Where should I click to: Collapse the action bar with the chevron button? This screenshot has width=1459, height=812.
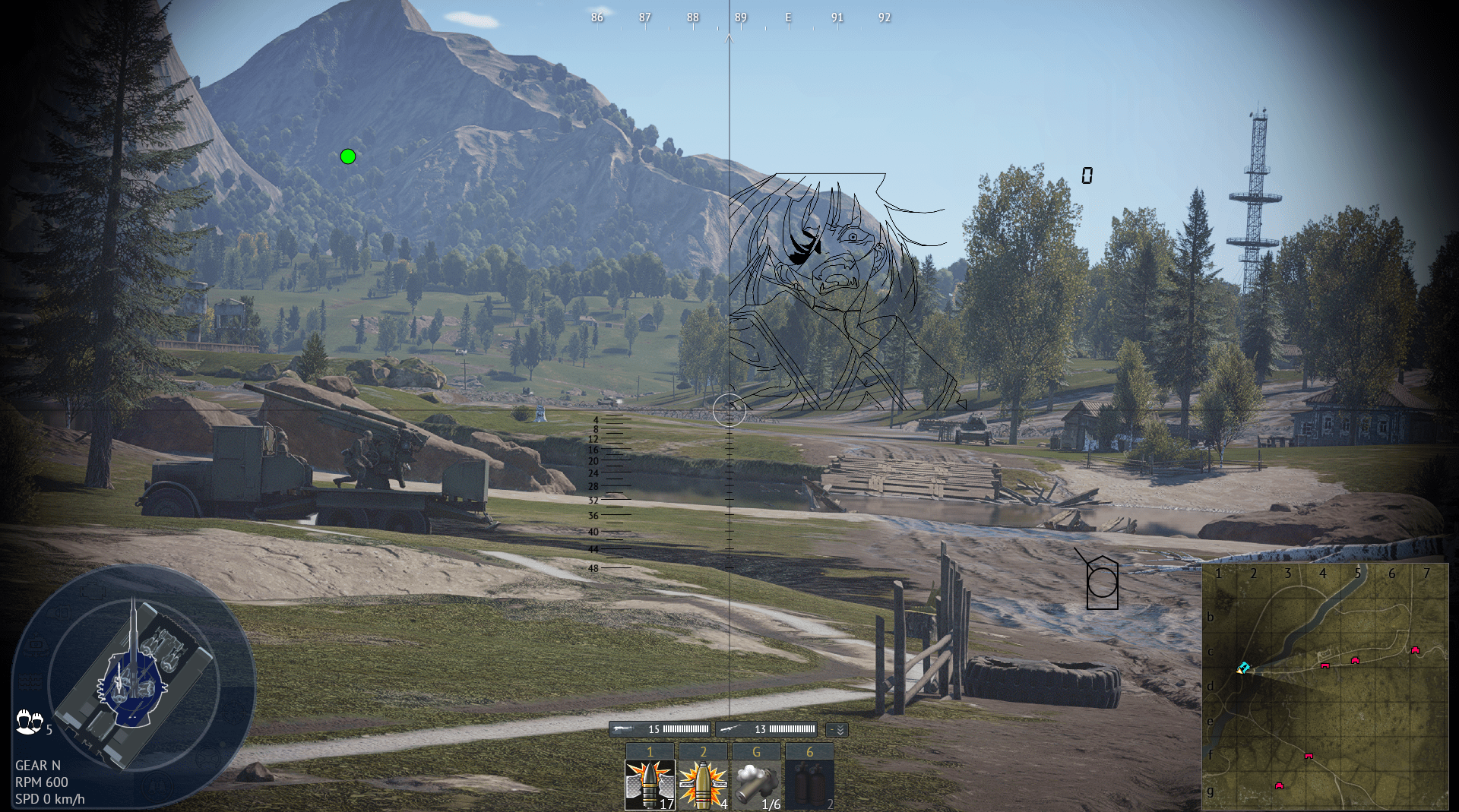tap(837, 729)
